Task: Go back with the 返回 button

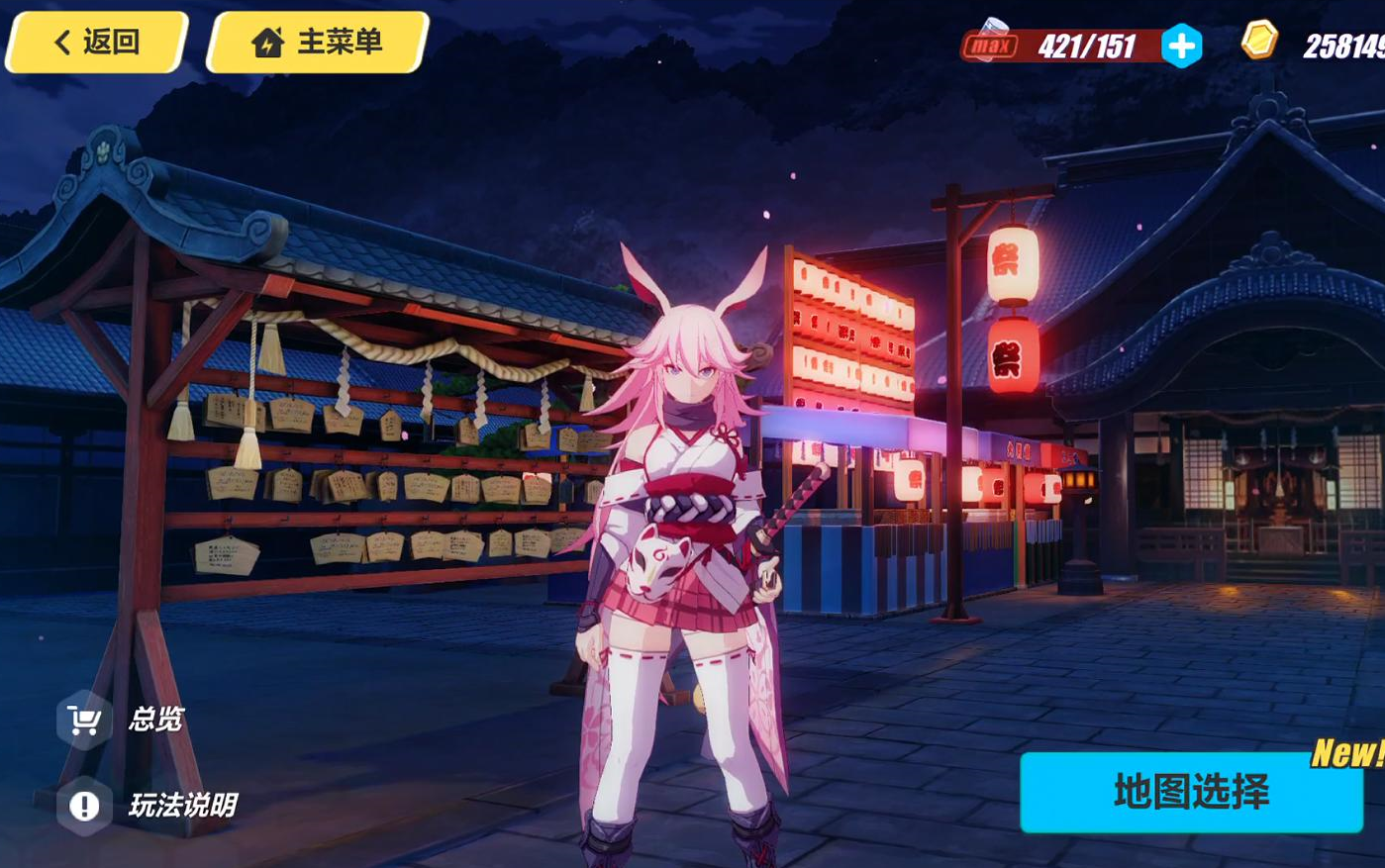Action: click(96, 43)
